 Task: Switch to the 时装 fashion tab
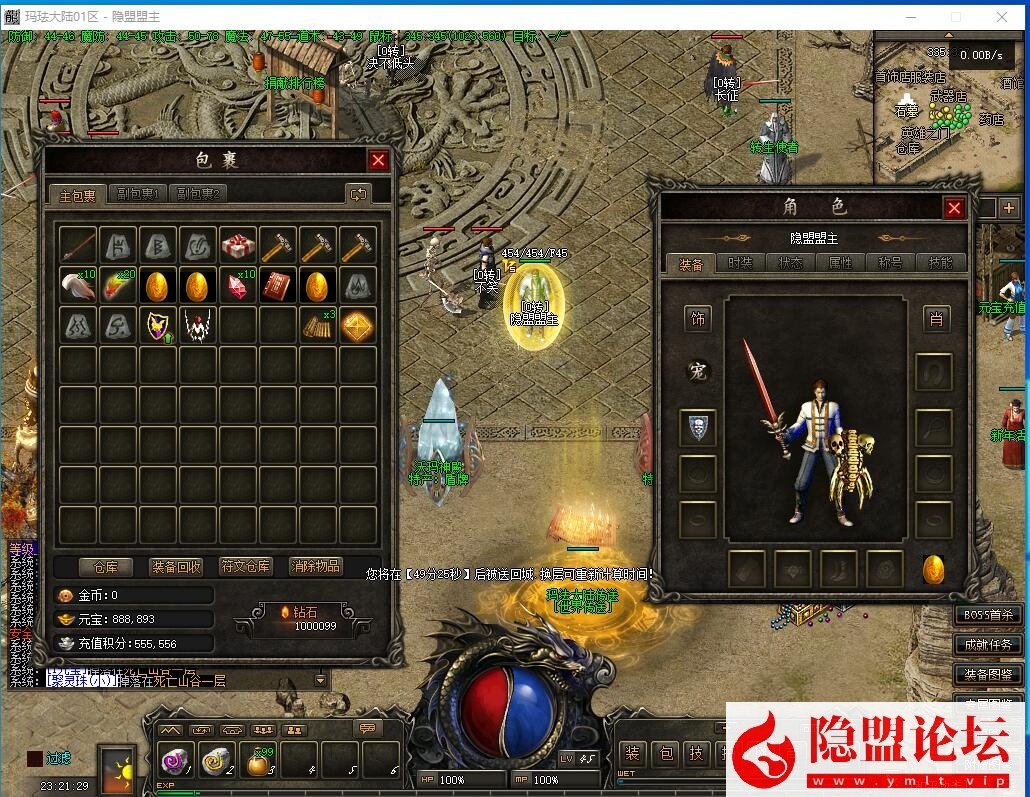(741, 263)
